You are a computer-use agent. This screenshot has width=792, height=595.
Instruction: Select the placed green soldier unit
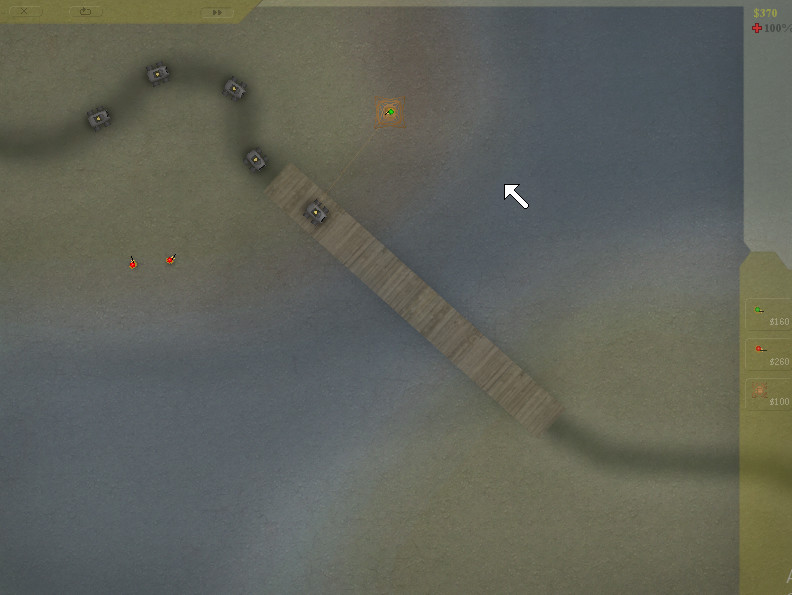390,113
